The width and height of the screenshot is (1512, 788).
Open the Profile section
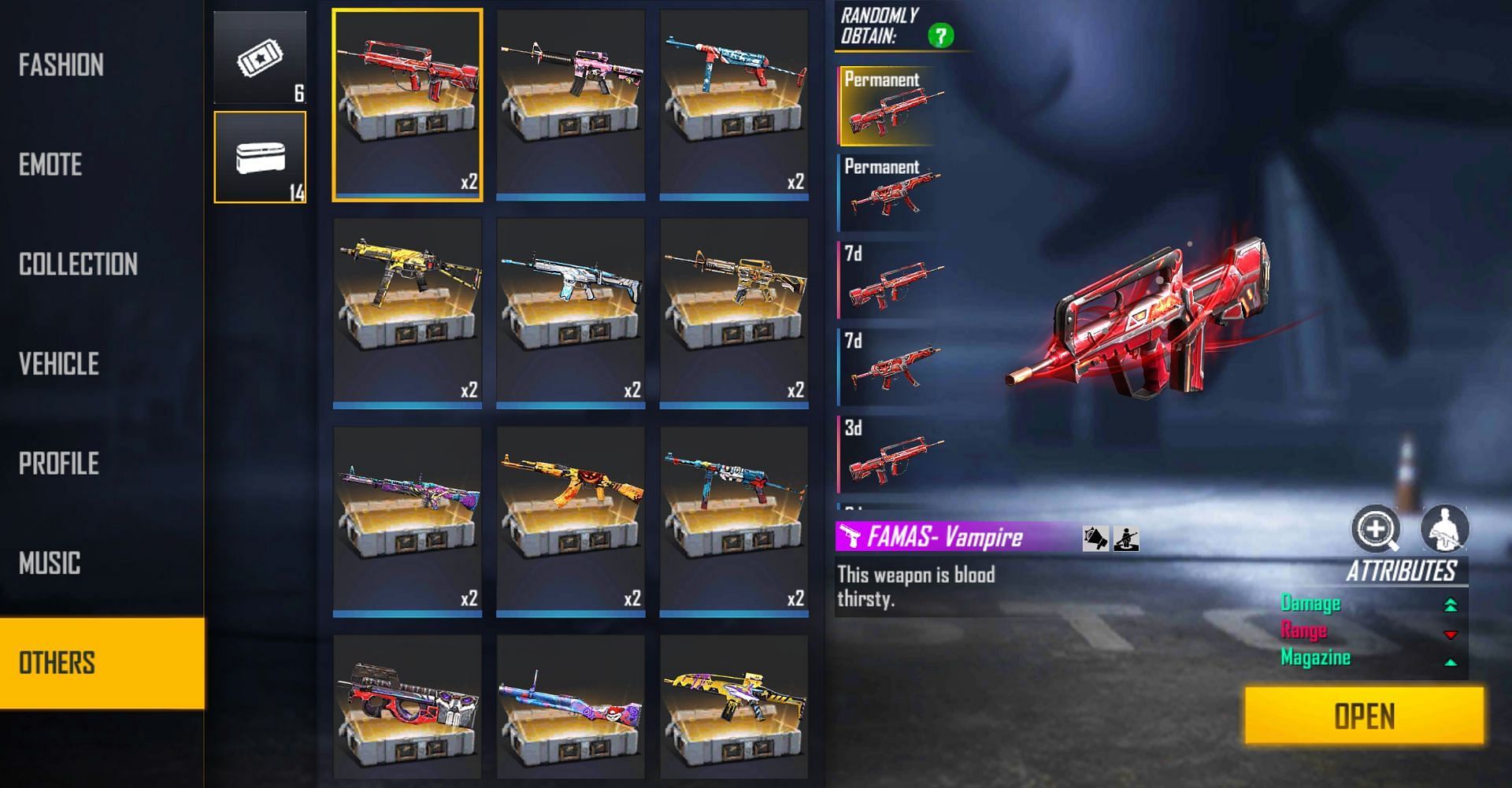(59, 464)
